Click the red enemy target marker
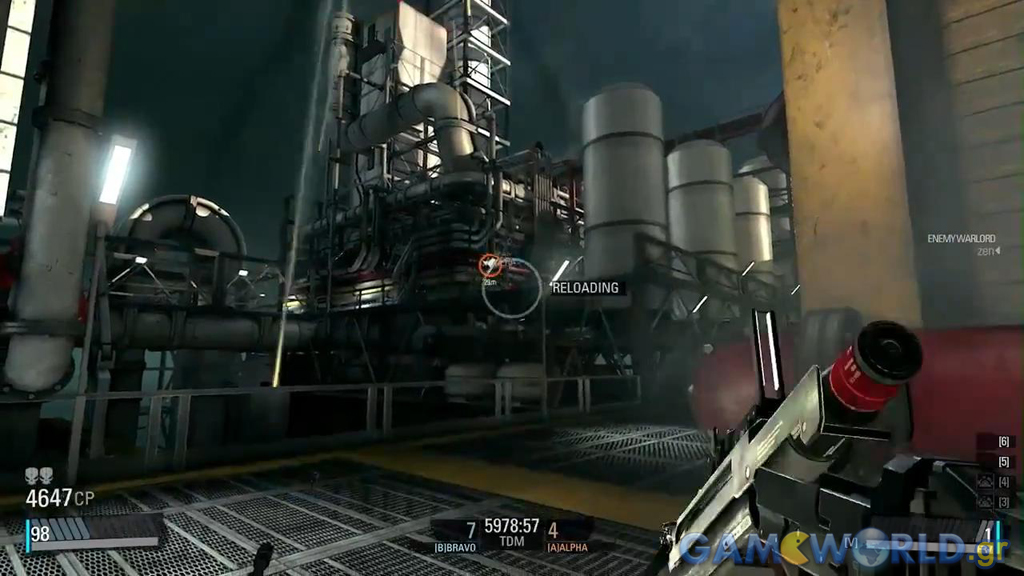The width and height of the screenshot is (1024, 576). point(489,265)
